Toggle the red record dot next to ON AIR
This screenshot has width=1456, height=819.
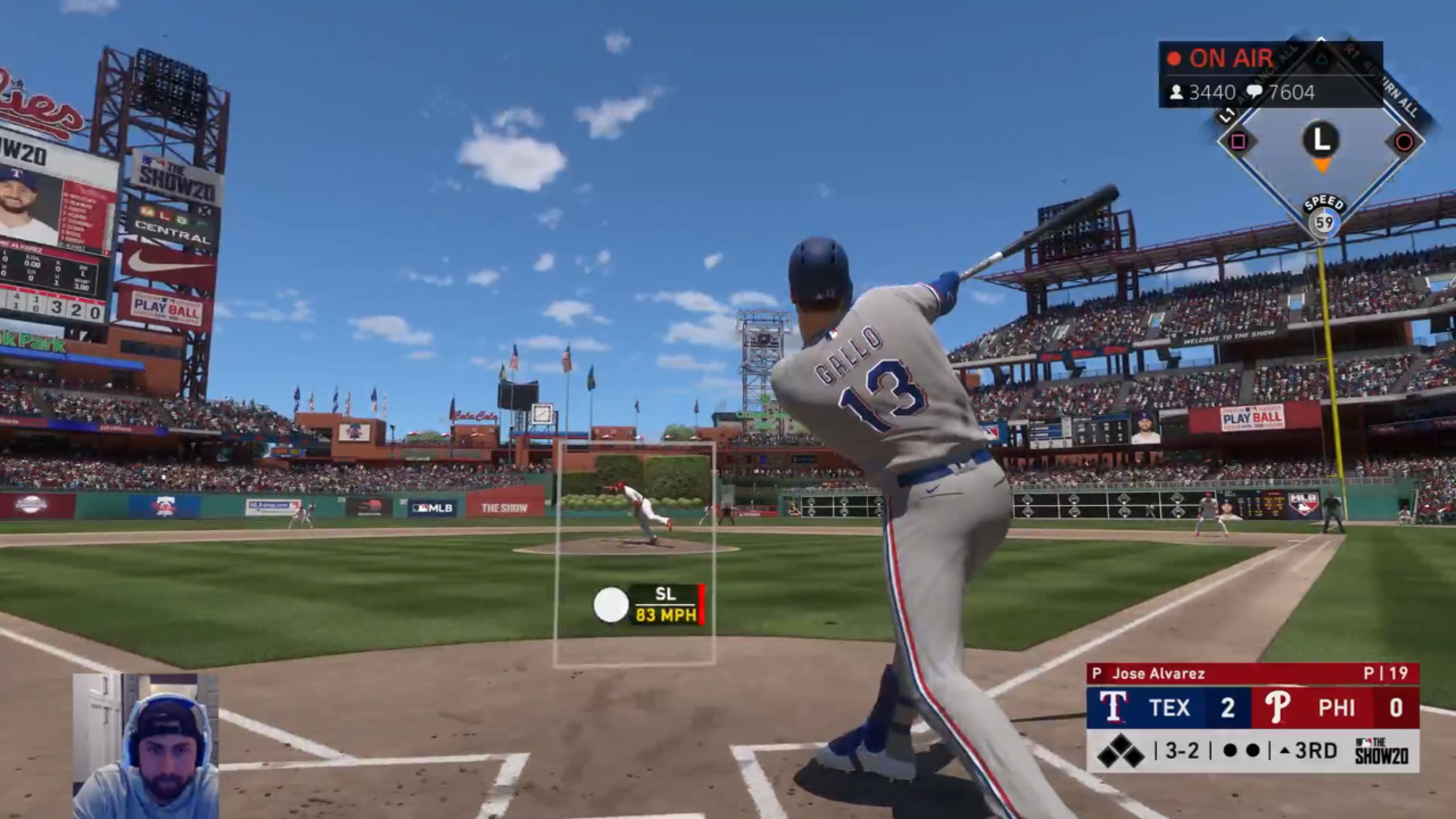tap(1174, 58)
